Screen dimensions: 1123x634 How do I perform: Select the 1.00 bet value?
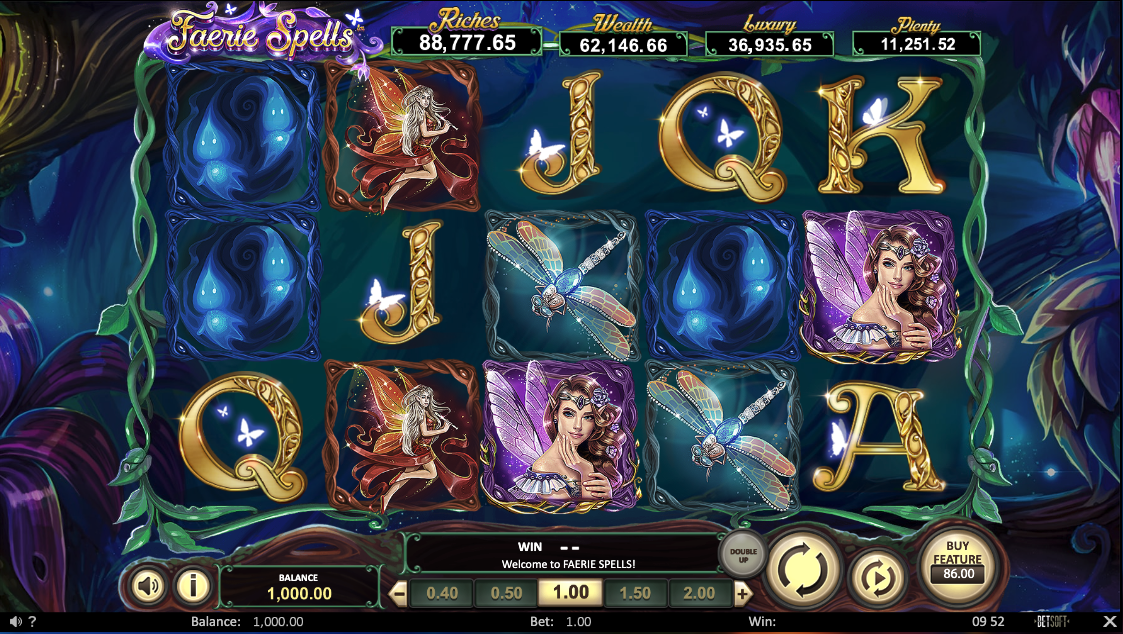tap(571, 593)
